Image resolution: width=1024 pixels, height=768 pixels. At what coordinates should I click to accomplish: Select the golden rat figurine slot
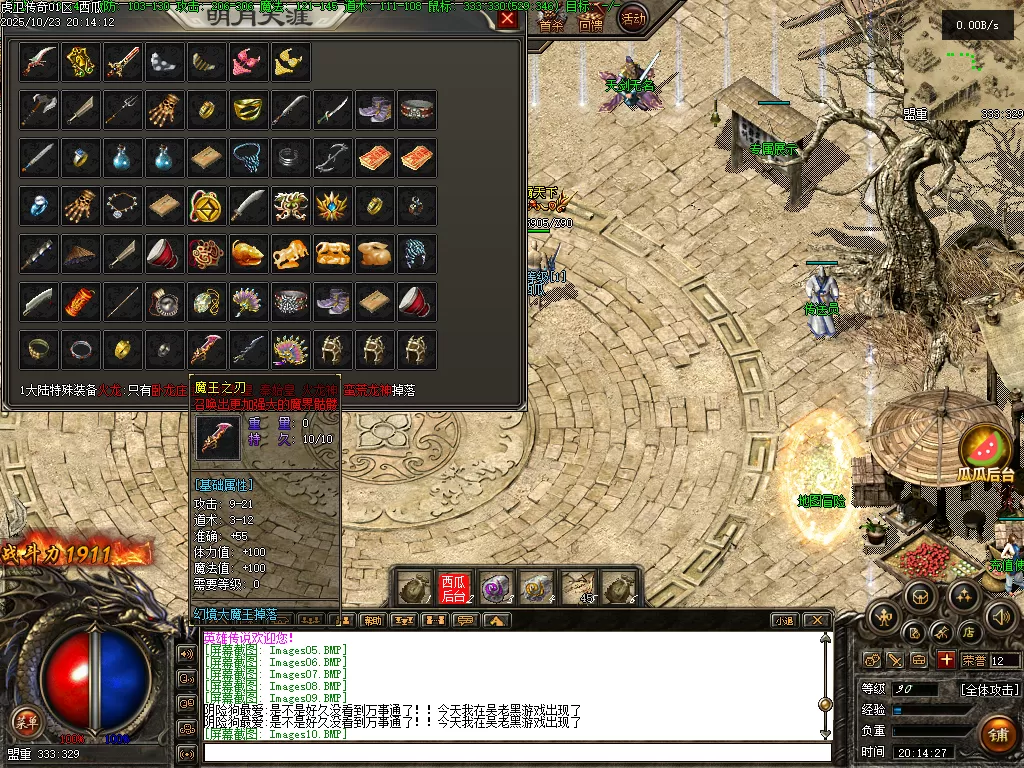coord(248,254)
